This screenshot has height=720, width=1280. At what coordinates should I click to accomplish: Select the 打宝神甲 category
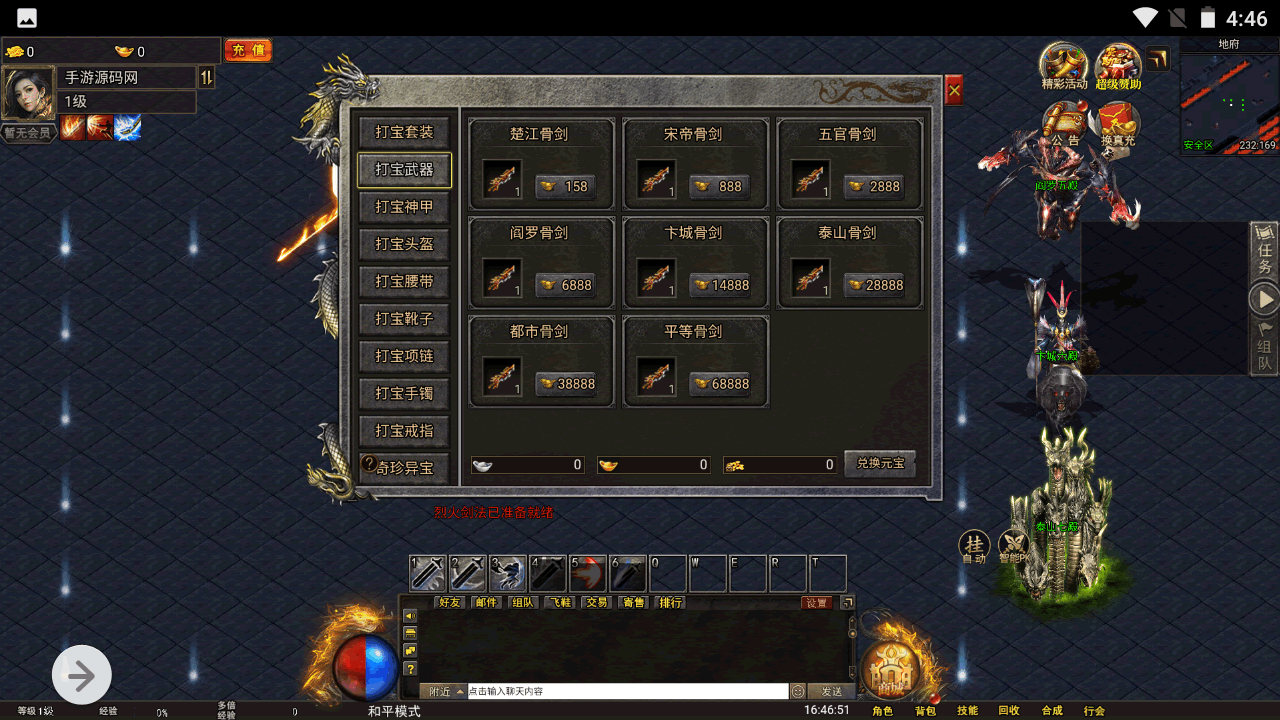pos(404,207)
